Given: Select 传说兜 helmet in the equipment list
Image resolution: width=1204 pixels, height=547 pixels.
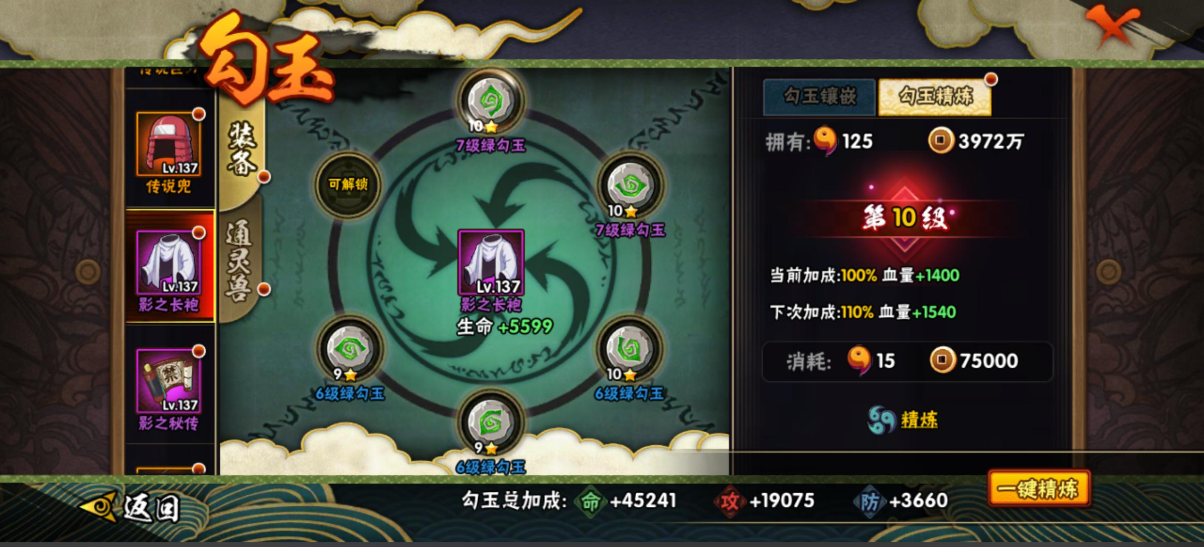Looking at the screenshot, I should [168, 152].
